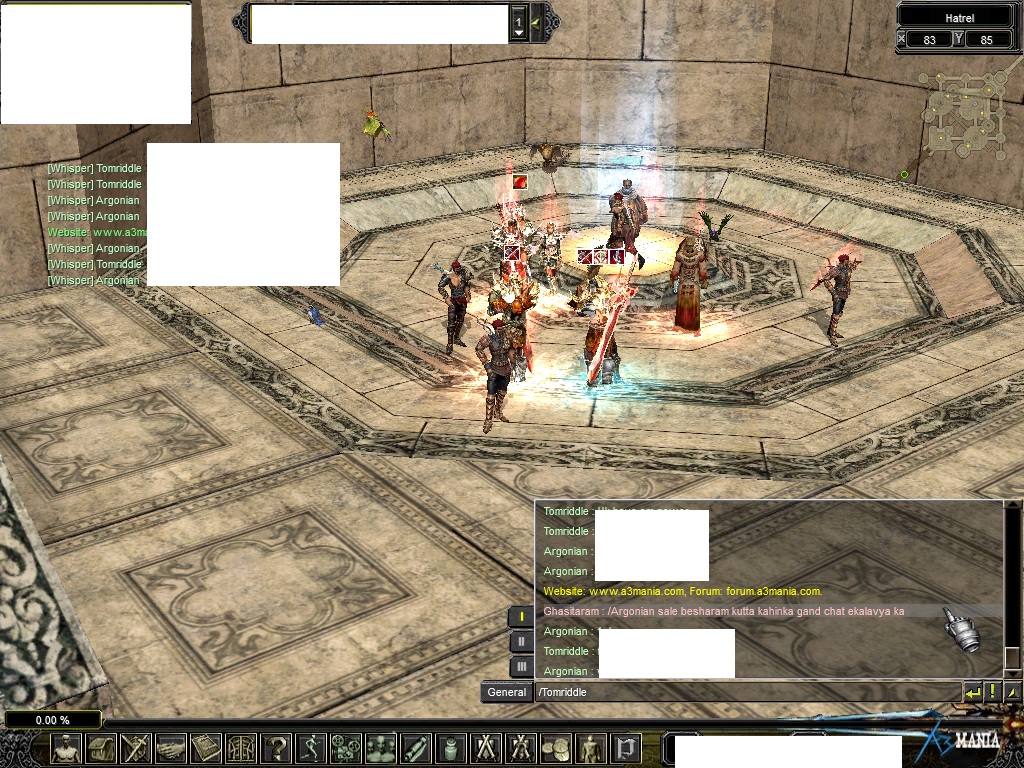The width and height of the screenshot is (1024, 768).
Task: Click the yellow arrow beside the top skill bar
Action: 537,22
